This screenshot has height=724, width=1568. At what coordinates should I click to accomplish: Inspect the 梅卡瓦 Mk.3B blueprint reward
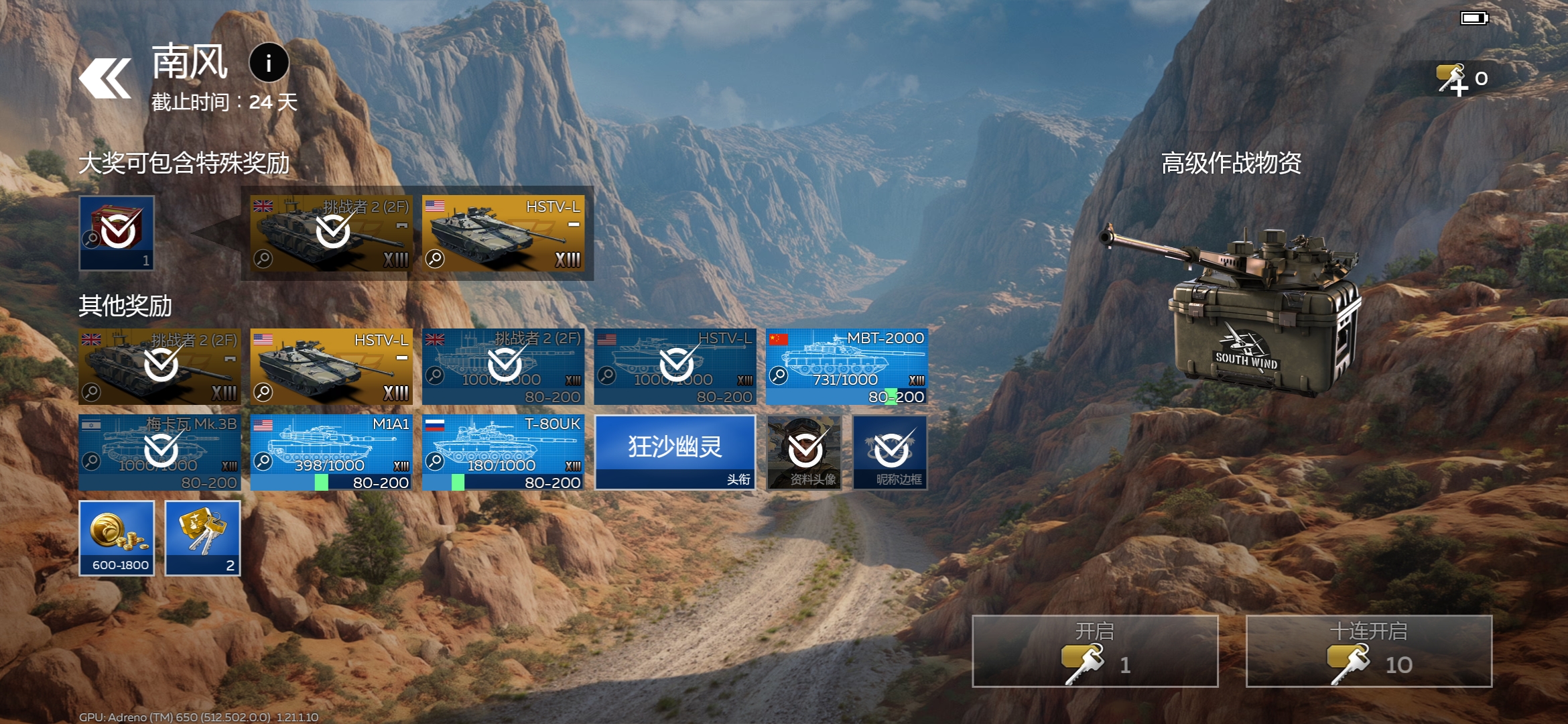[x=159, y=452]
